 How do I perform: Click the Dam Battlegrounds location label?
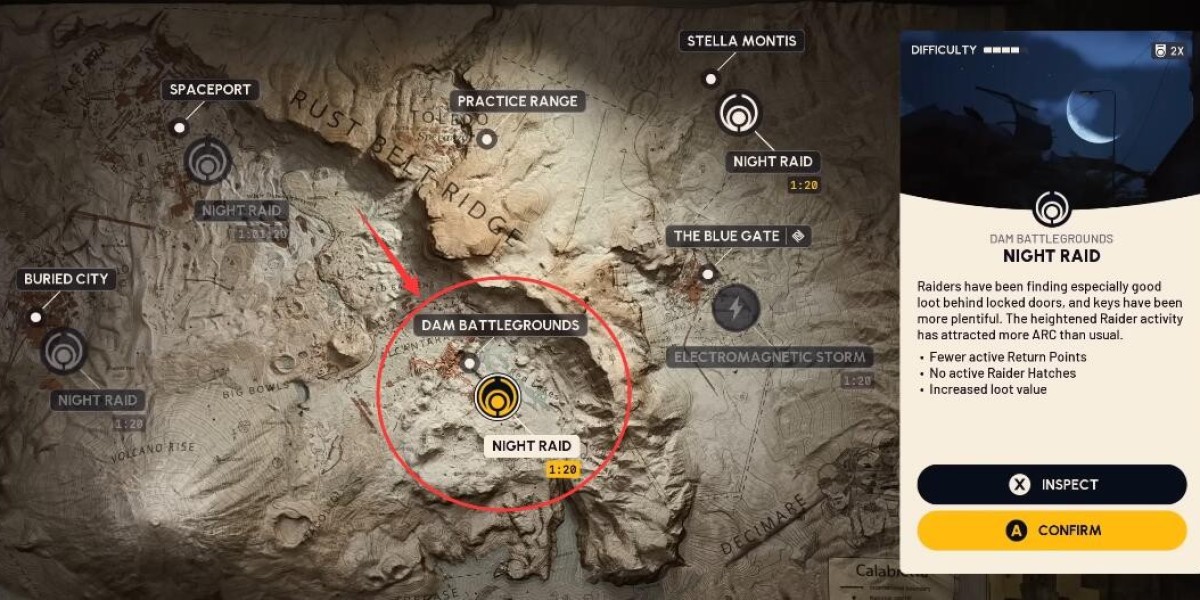click(x=500, y=325)
